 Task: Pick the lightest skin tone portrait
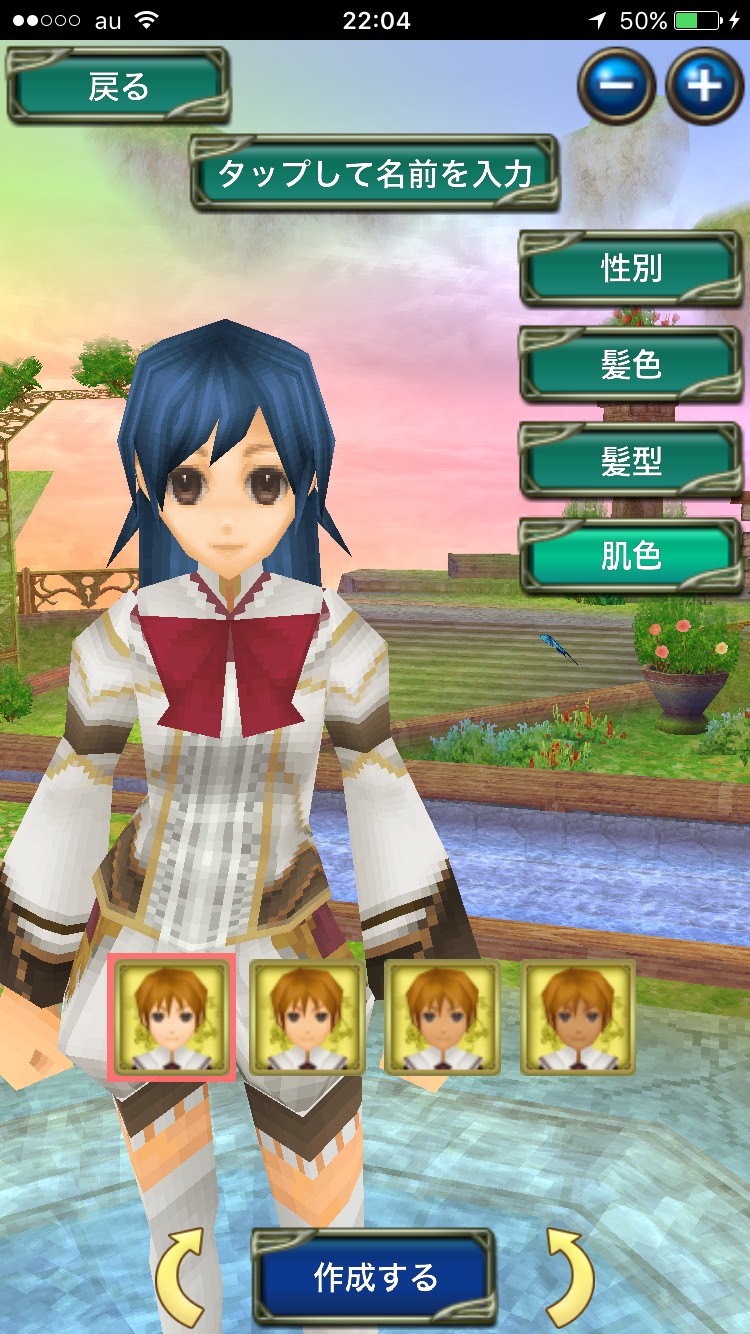click(171, 1017)
